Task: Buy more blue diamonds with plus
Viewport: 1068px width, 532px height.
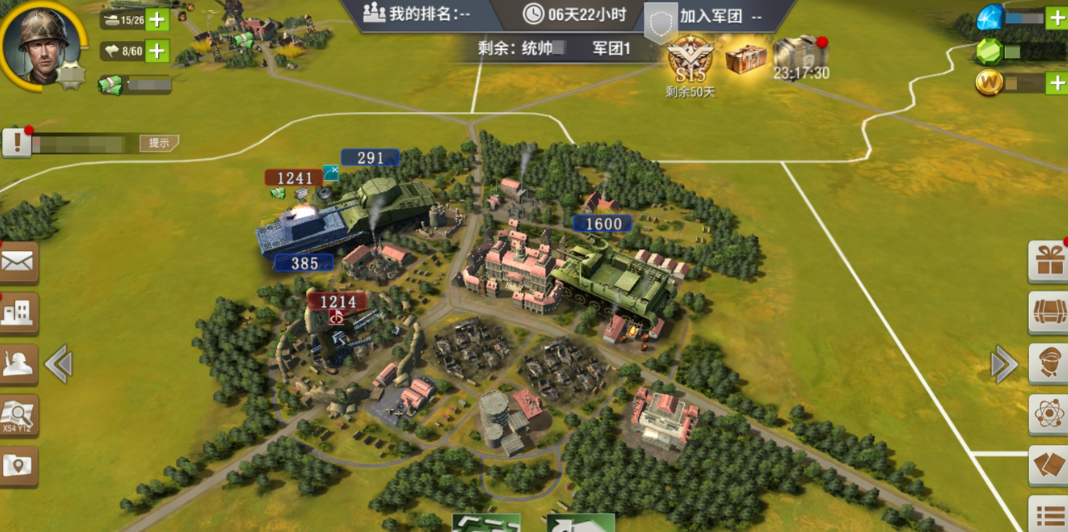Action: pos(1057,17)
